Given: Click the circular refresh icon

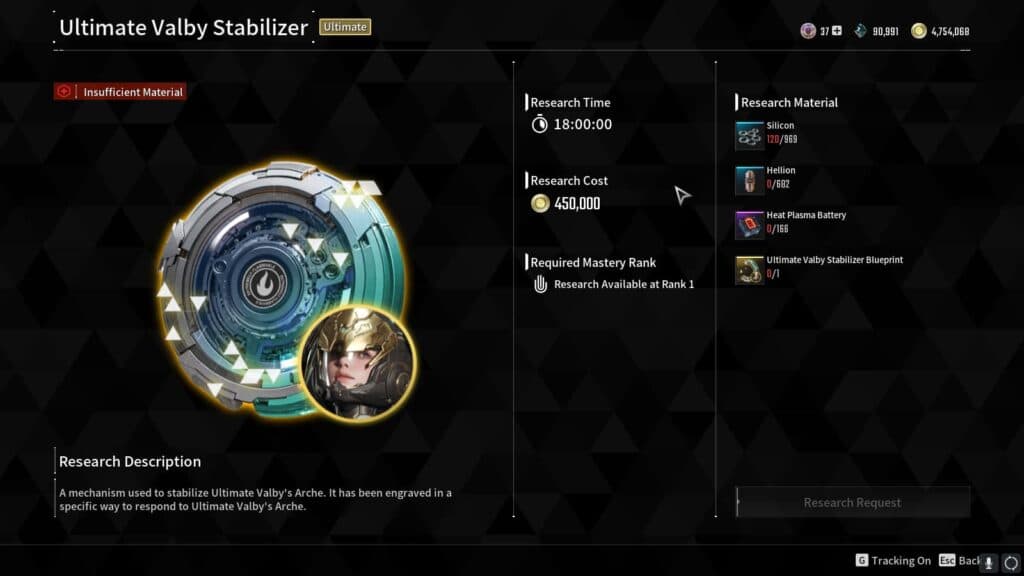Looking at the screenshot, I should pyautogui.click(x=1010, y=562).
